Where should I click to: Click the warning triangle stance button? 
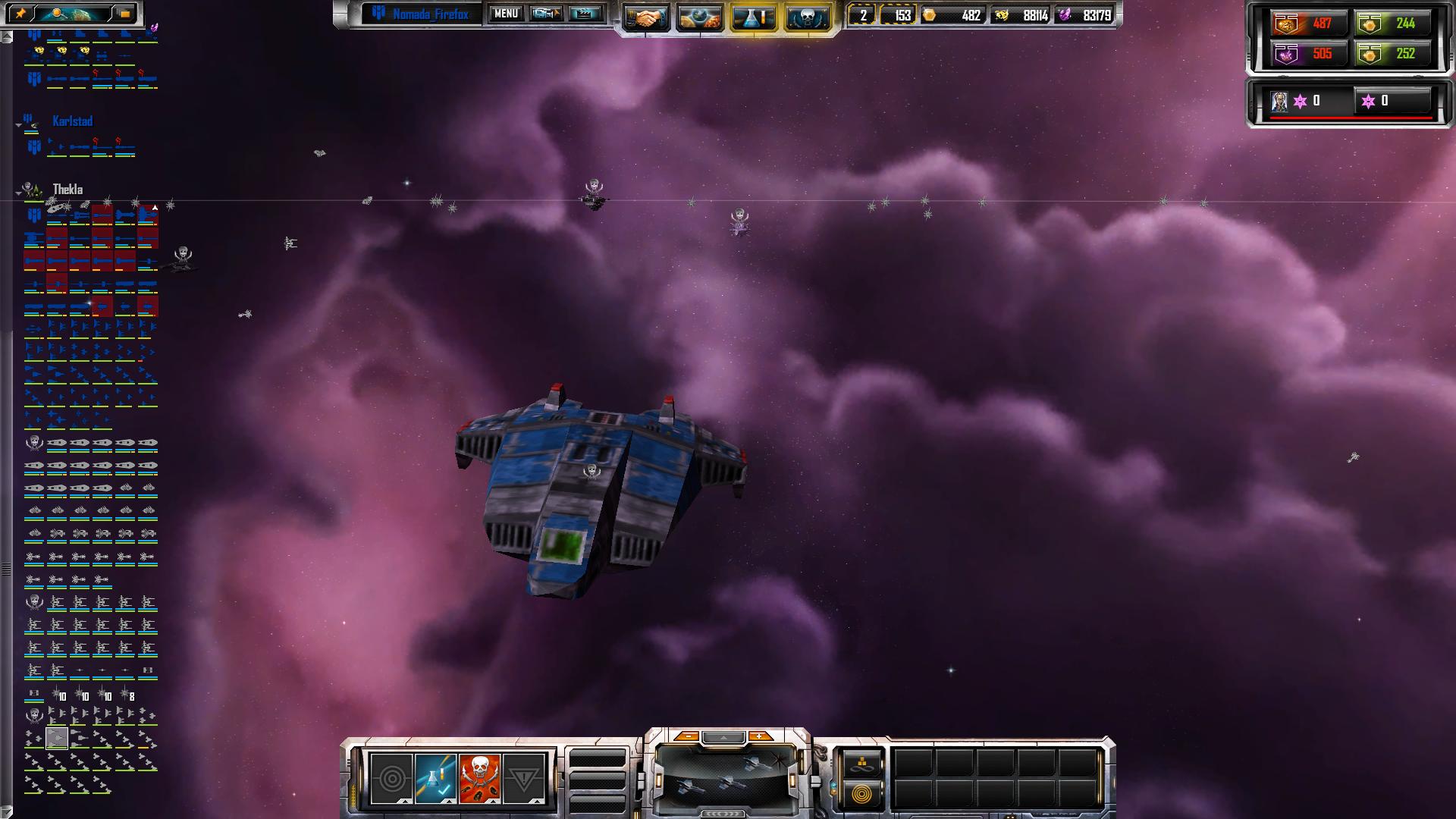(524, 778)
